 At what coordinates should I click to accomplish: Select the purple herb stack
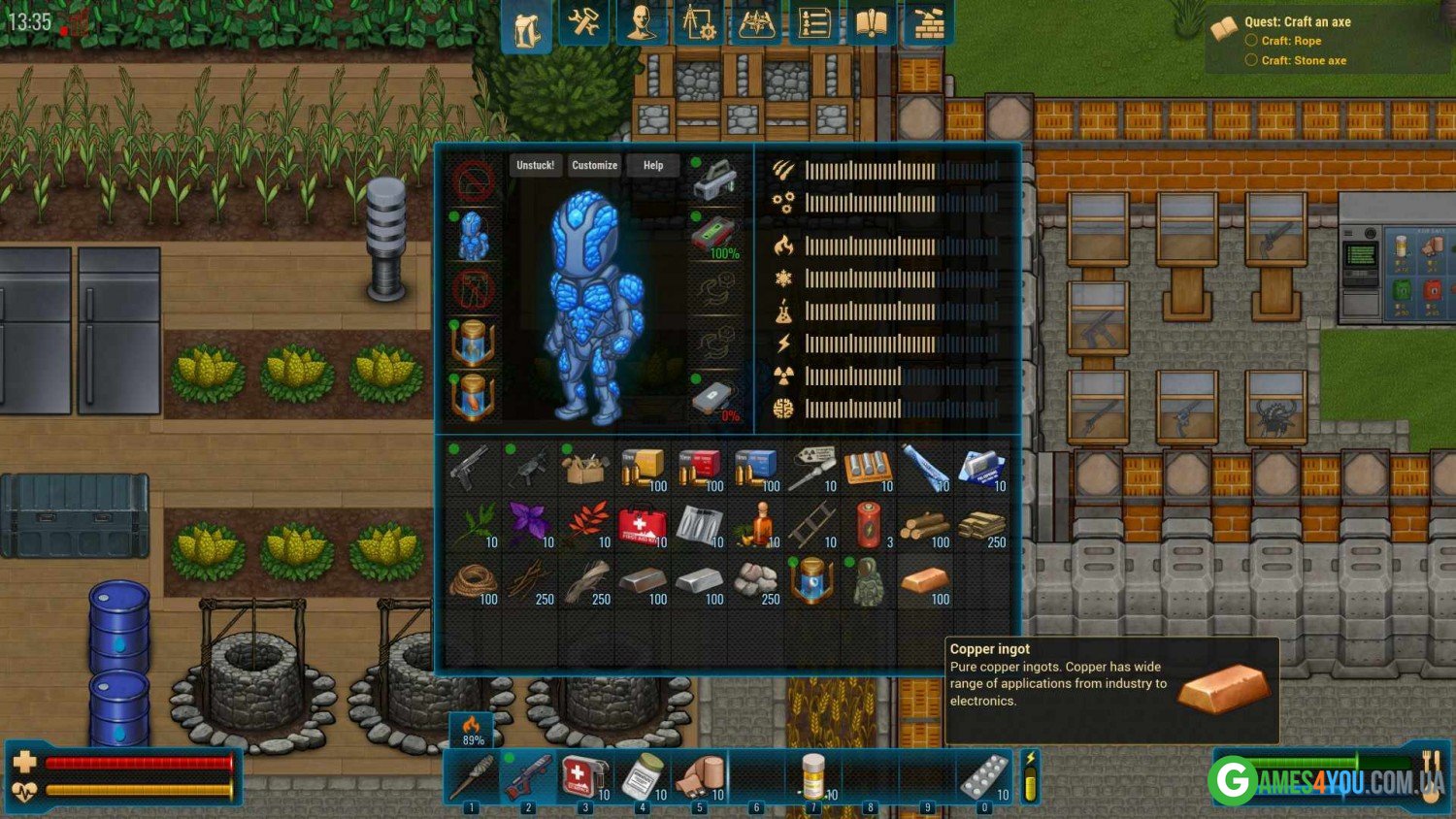529,526
